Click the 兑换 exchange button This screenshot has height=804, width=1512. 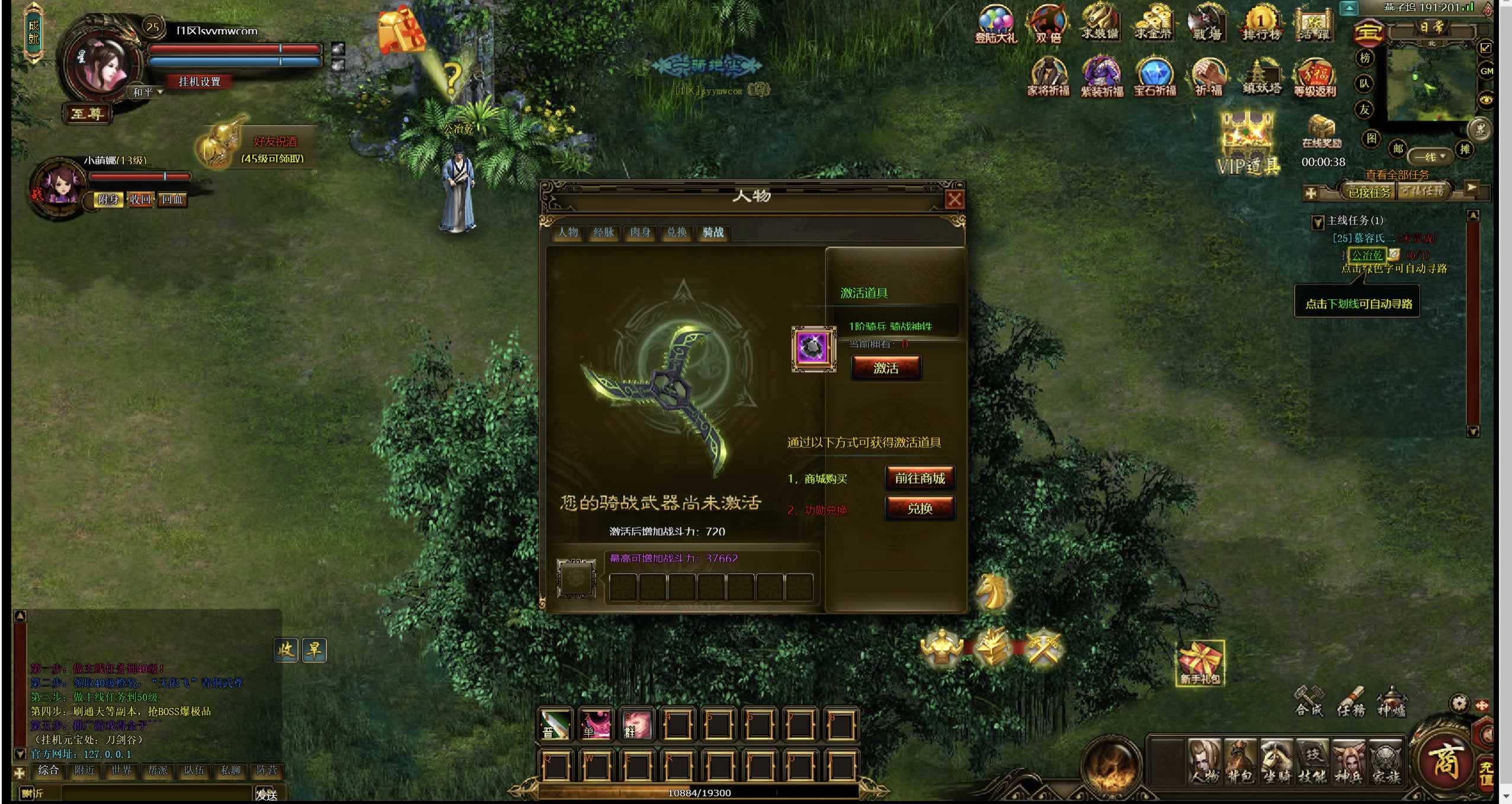(920, 508)
